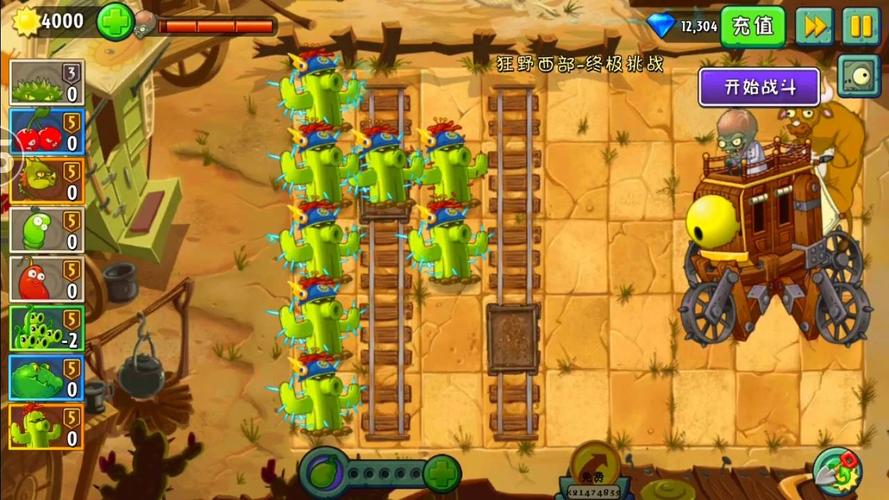Add more sun with the green plus
The image size is (889, 500).
pos(114,20)
